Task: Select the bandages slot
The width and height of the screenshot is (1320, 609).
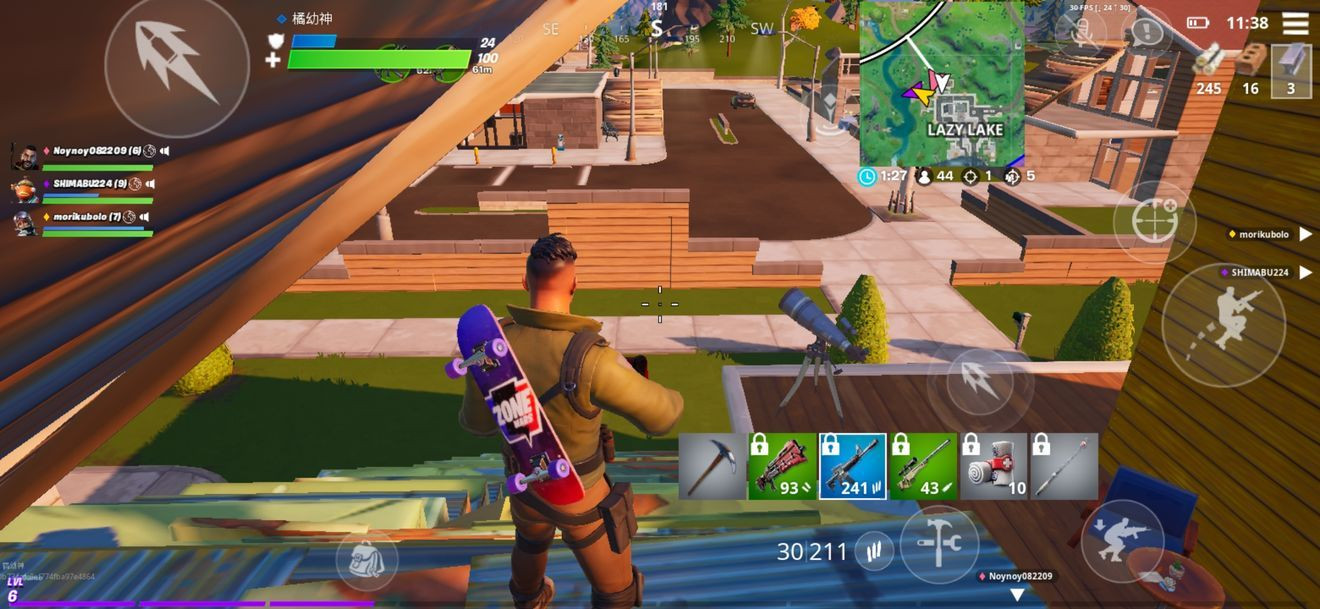Action: tap(994, 466)
